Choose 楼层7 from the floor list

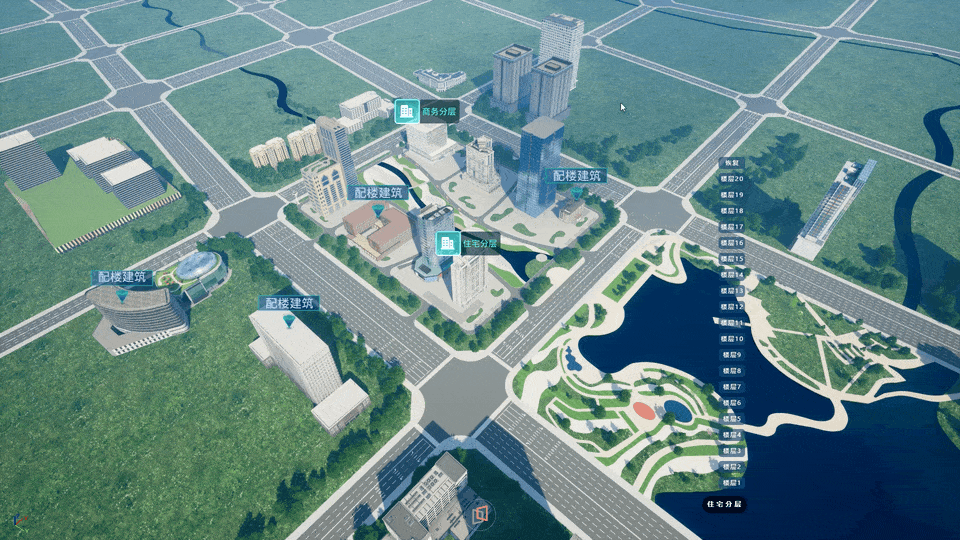point(732,387)
